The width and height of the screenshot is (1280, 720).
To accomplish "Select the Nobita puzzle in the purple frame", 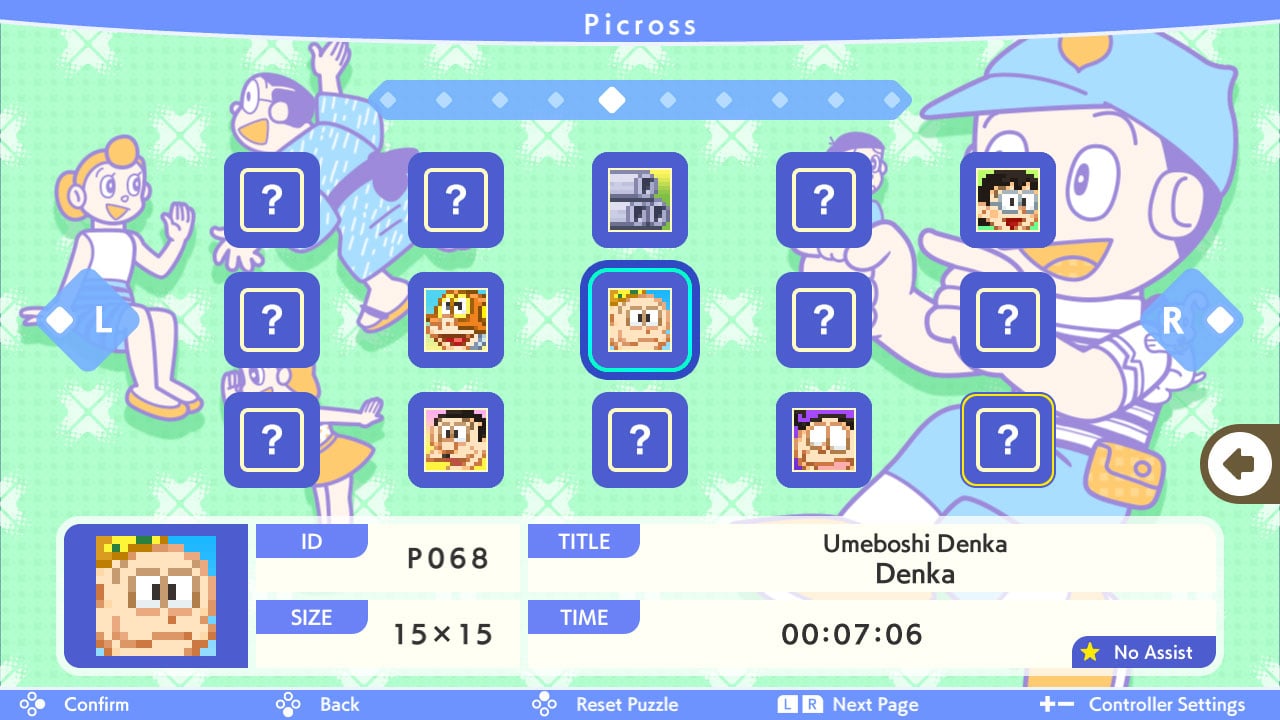I will [x=824, y=441].
